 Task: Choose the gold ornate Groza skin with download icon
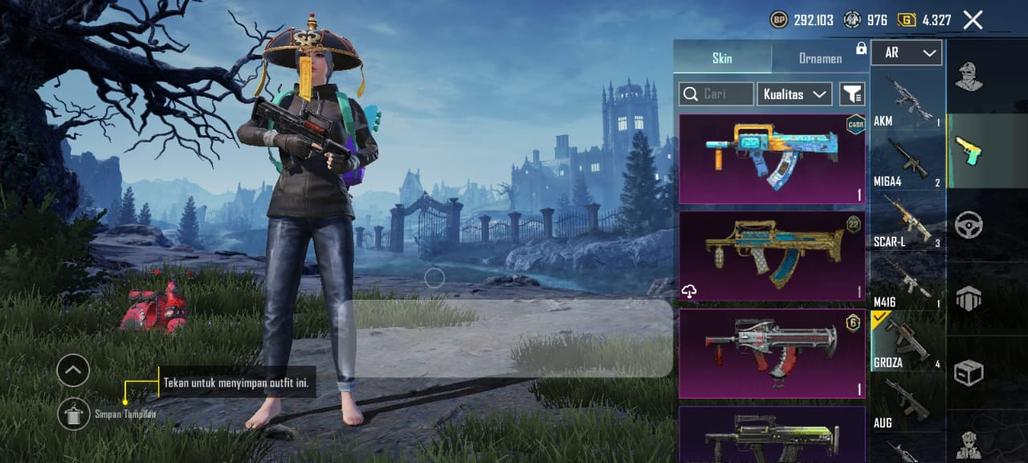pyautogui.click(x=772, y=256)
